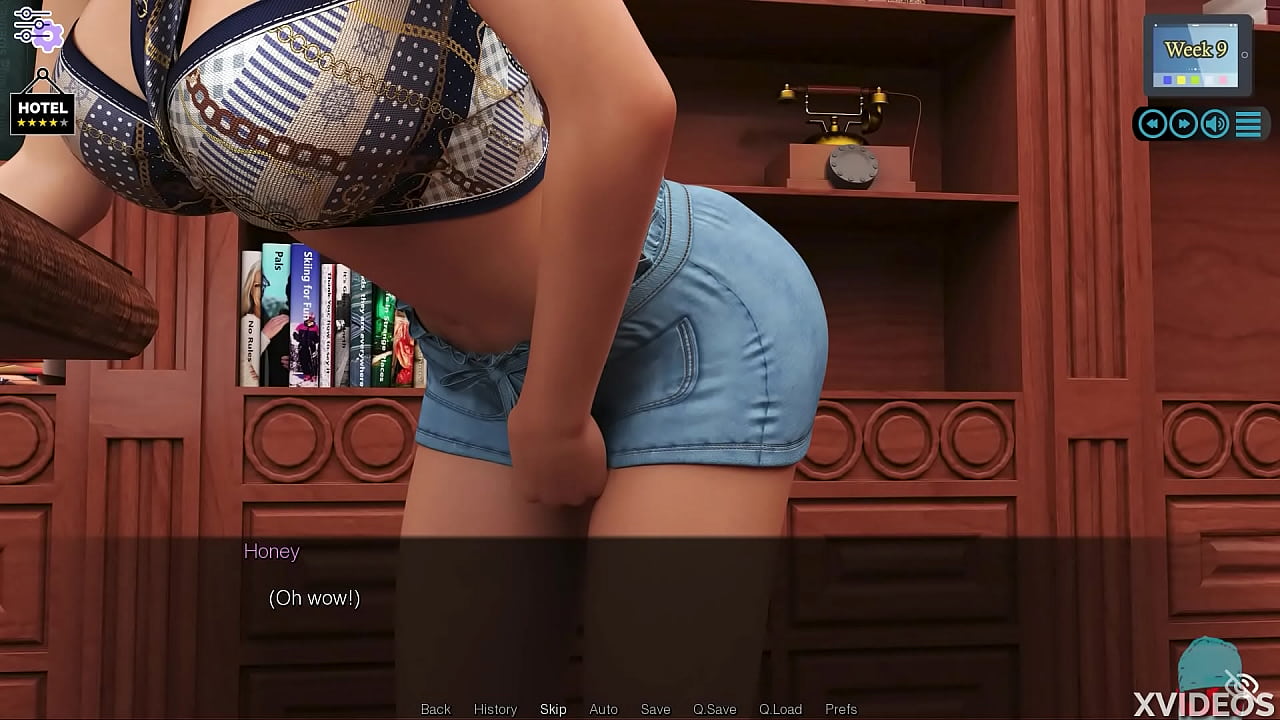Click the fast-forward arrow icon
1280x720 pixels.
click(x=1184, y=124)
